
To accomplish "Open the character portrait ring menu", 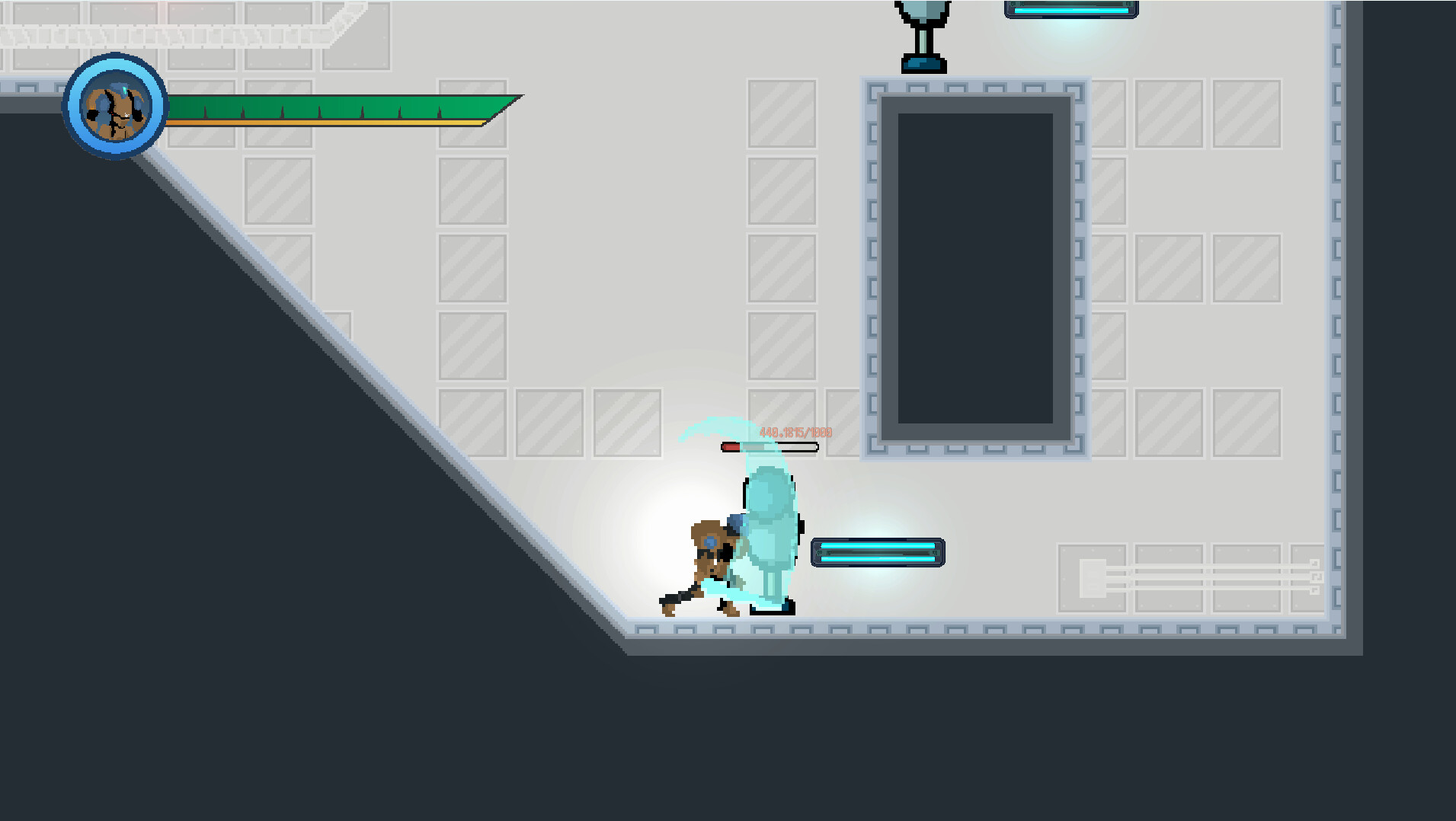I will (114, 108).
